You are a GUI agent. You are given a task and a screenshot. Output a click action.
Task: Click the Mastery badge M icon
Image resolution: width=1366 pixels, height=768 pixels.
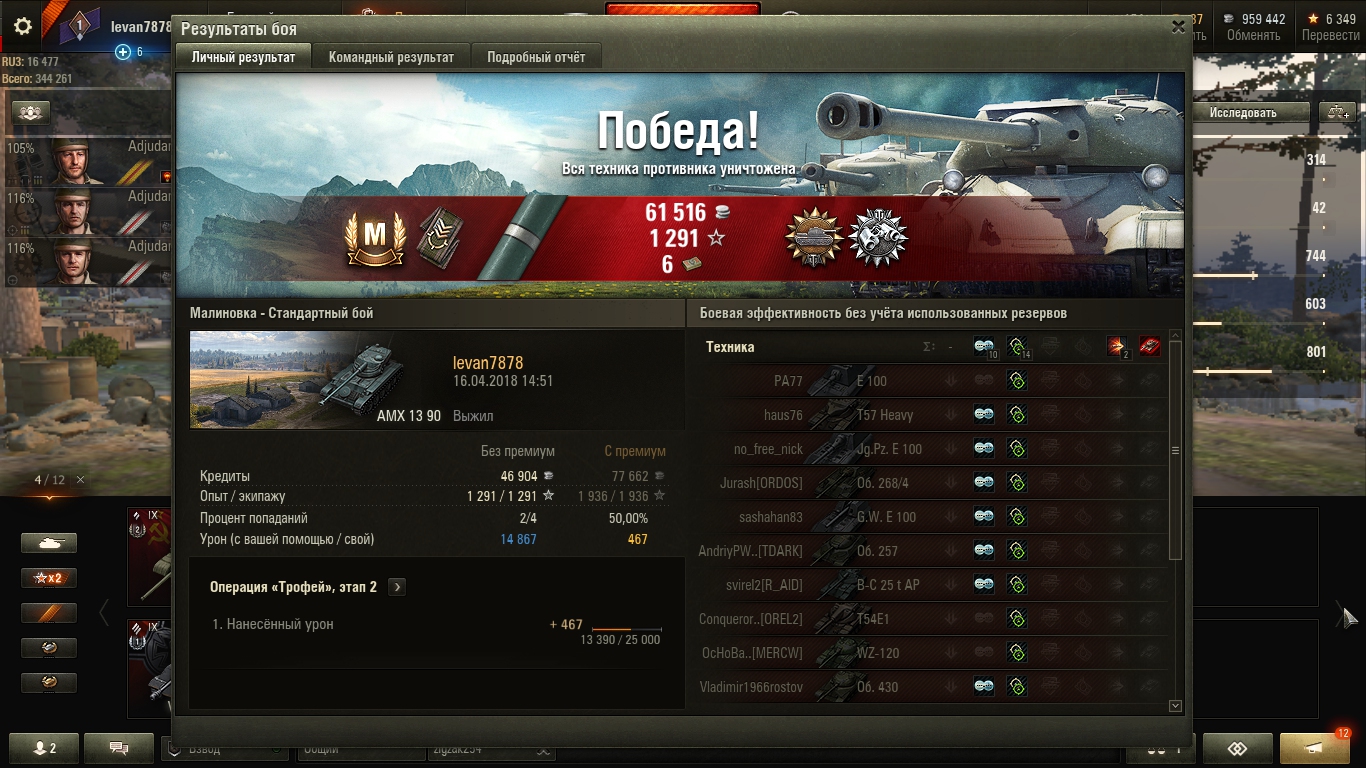pyautogui.click(x=374, y=236)
